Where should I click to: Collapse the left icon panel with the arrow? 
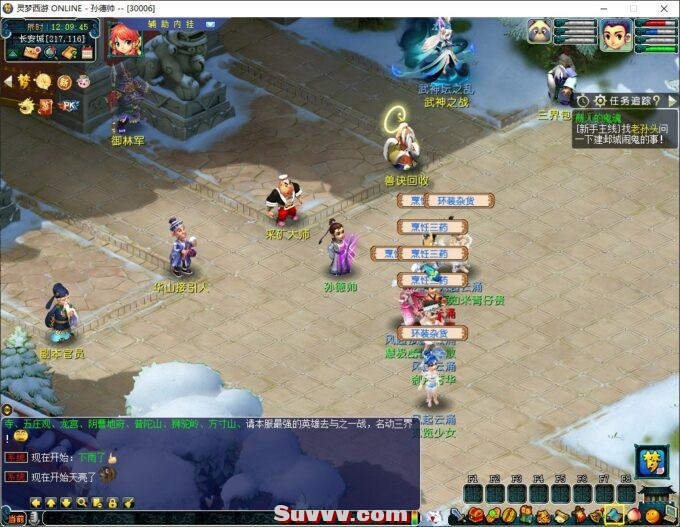click(9, 80)
